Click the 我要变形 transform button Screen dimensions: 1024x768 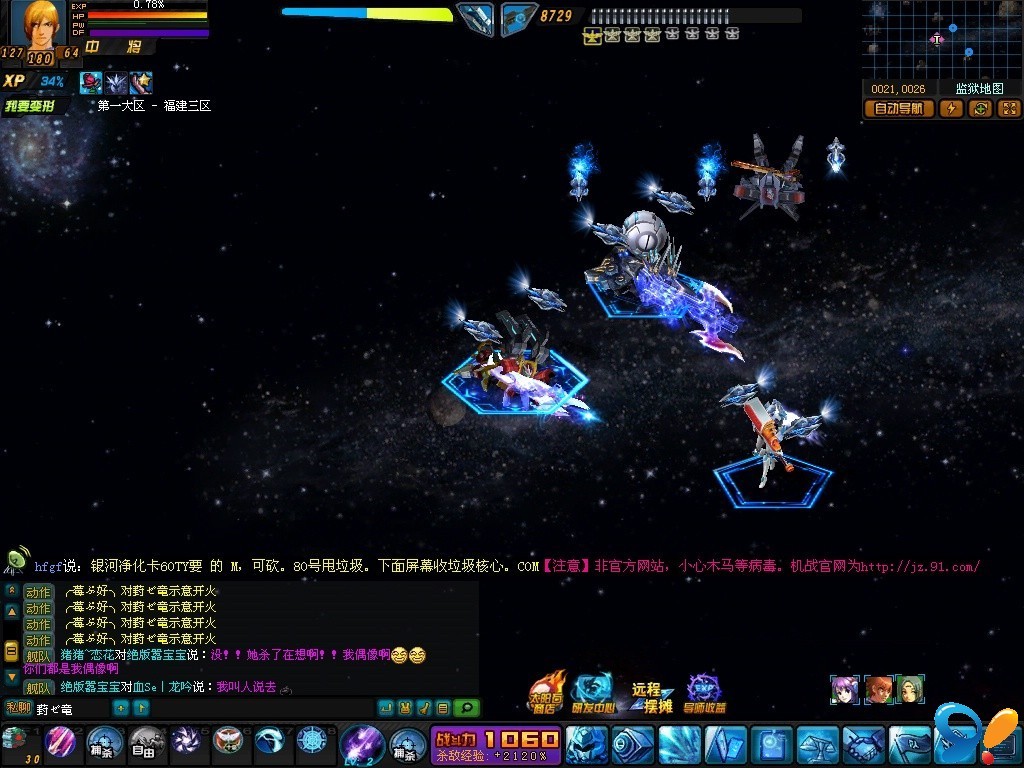point(35,106)
